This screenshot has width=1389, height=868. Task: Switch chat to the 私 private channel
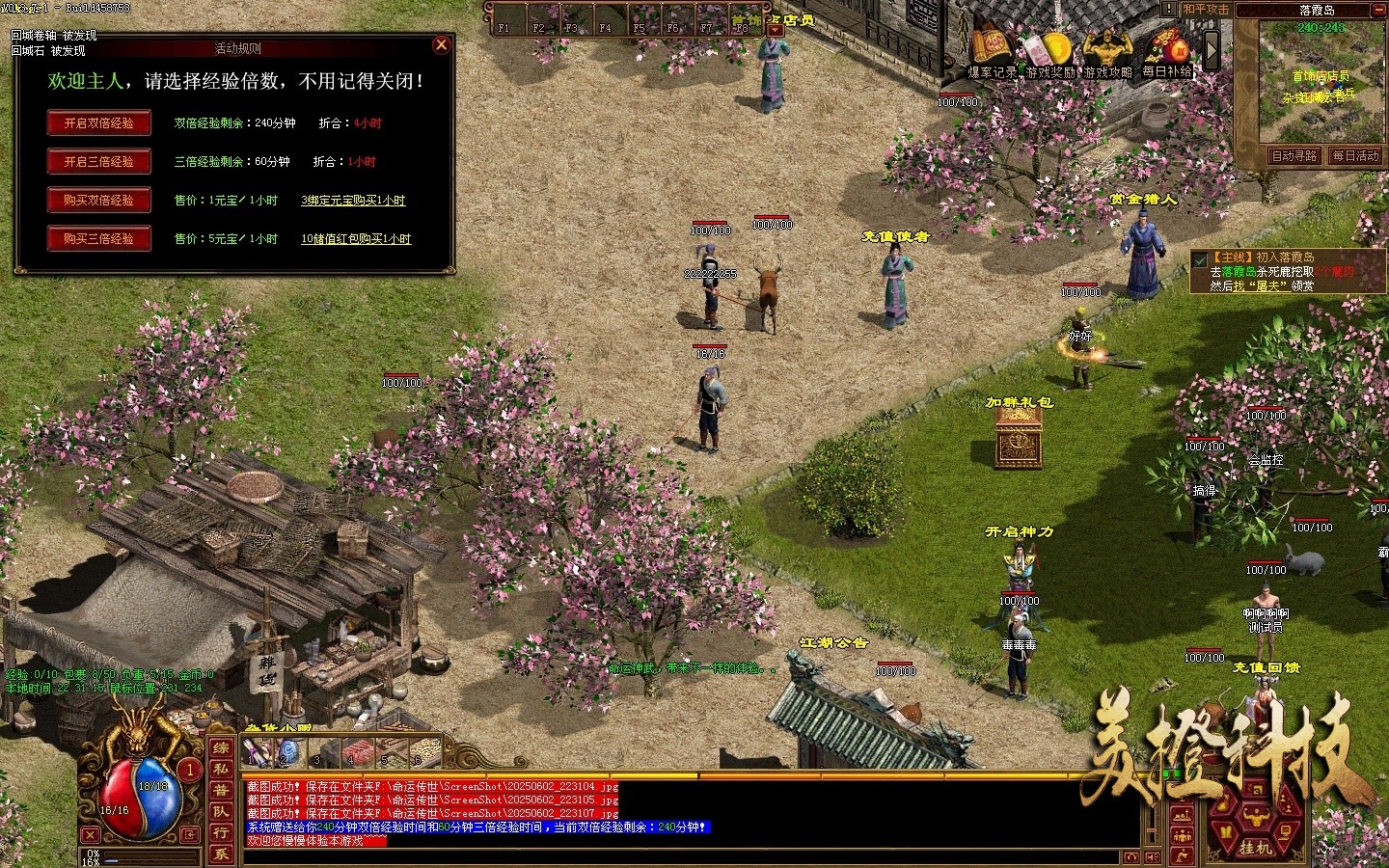click(x=221, y=769)
